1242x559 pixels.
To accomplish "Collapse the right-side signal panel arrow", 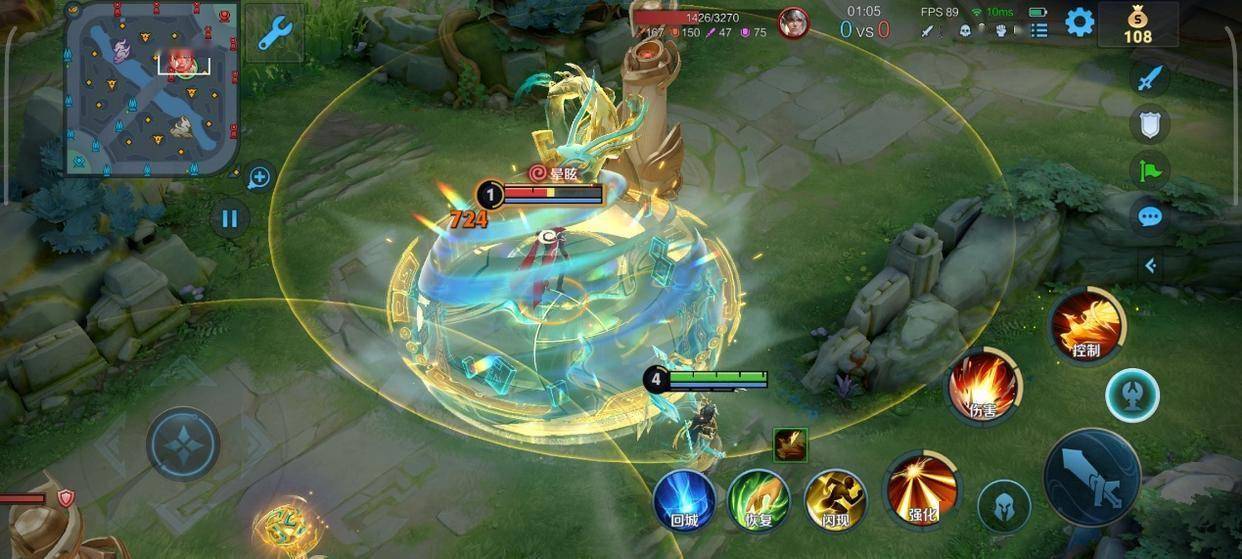I will click(1150, 265).
